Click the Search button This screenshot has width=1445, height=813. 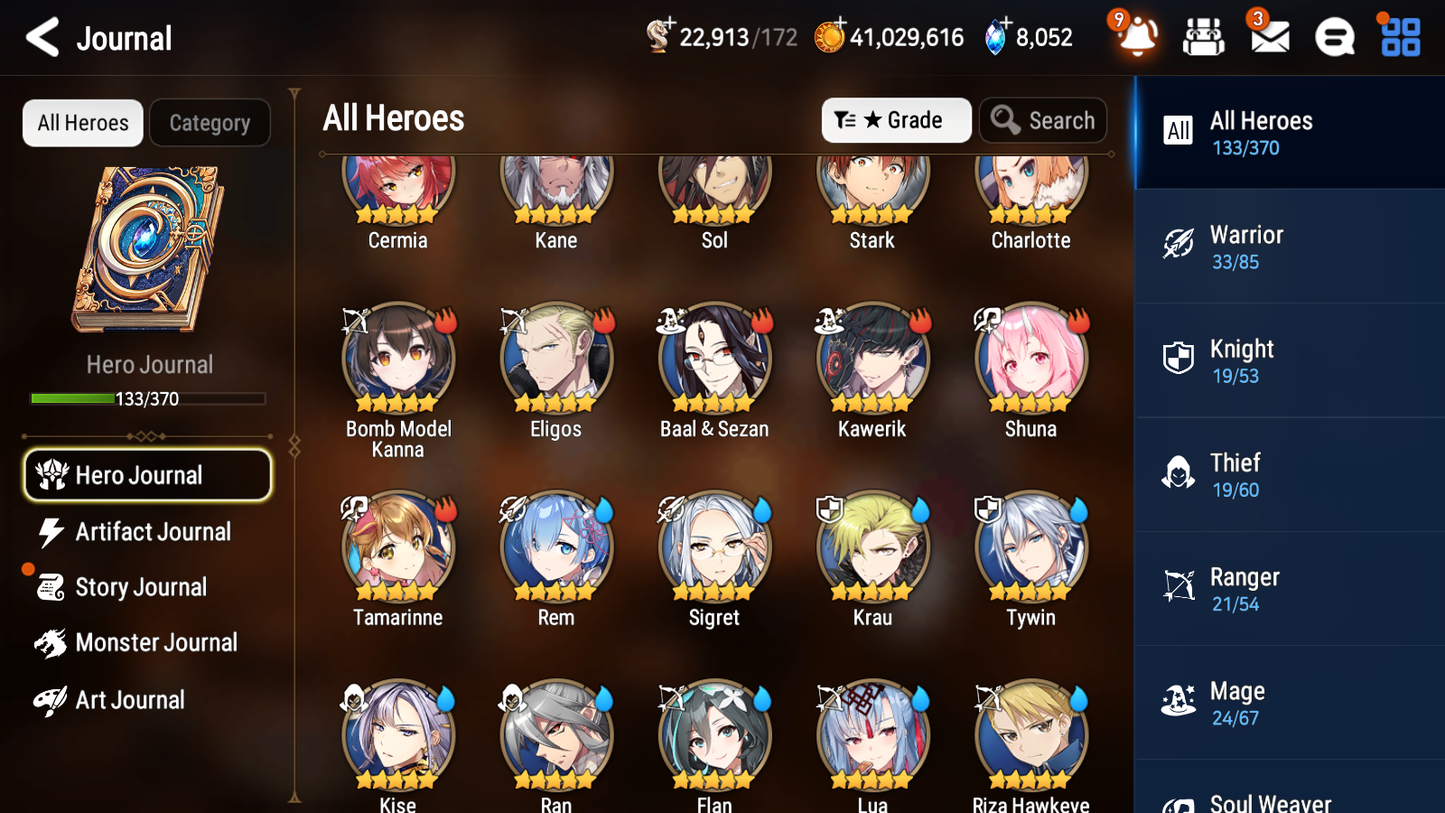(1043, 120)
